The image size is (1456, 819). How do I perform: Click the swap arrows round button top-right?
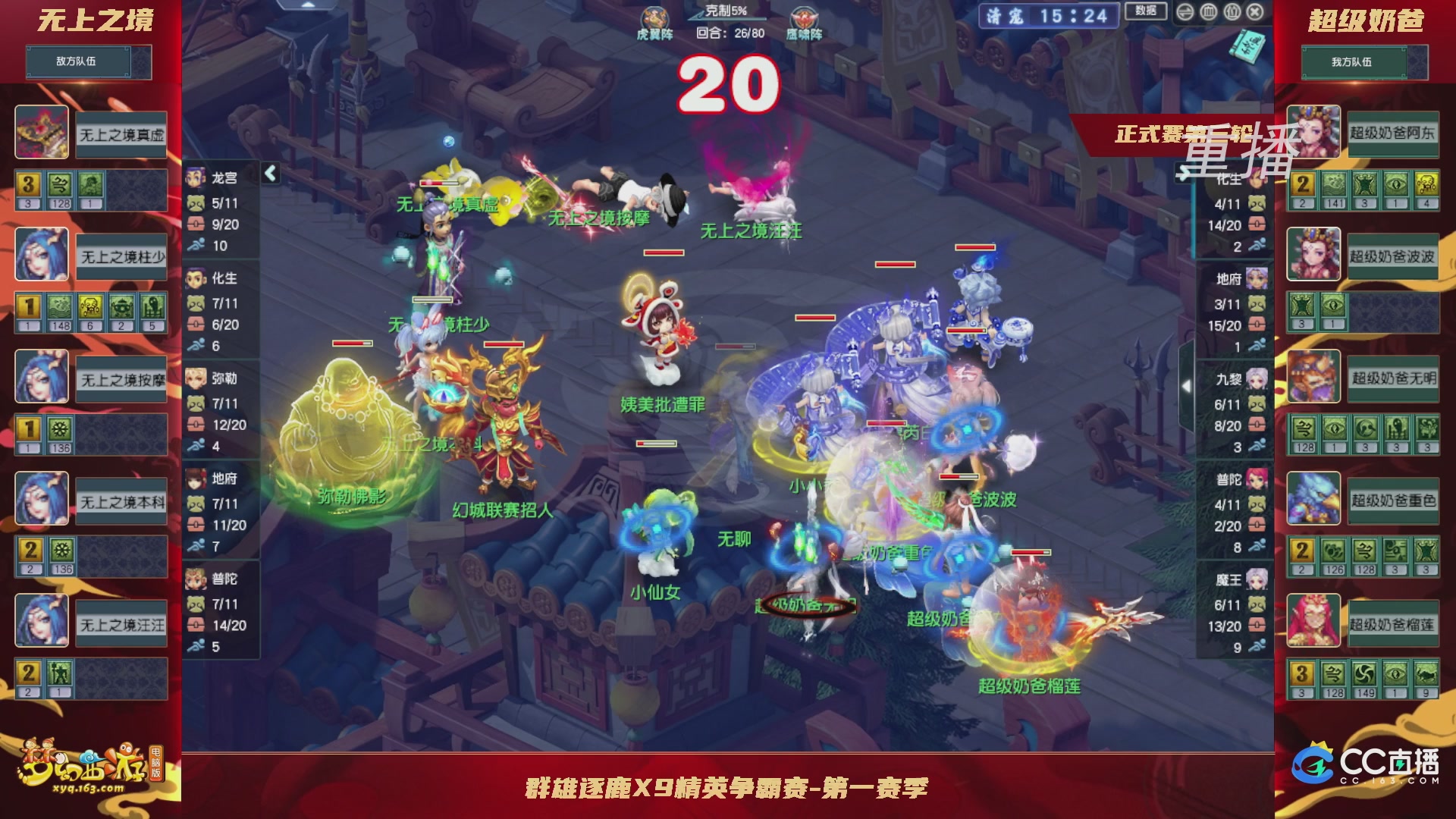(x=1185, y=12)
